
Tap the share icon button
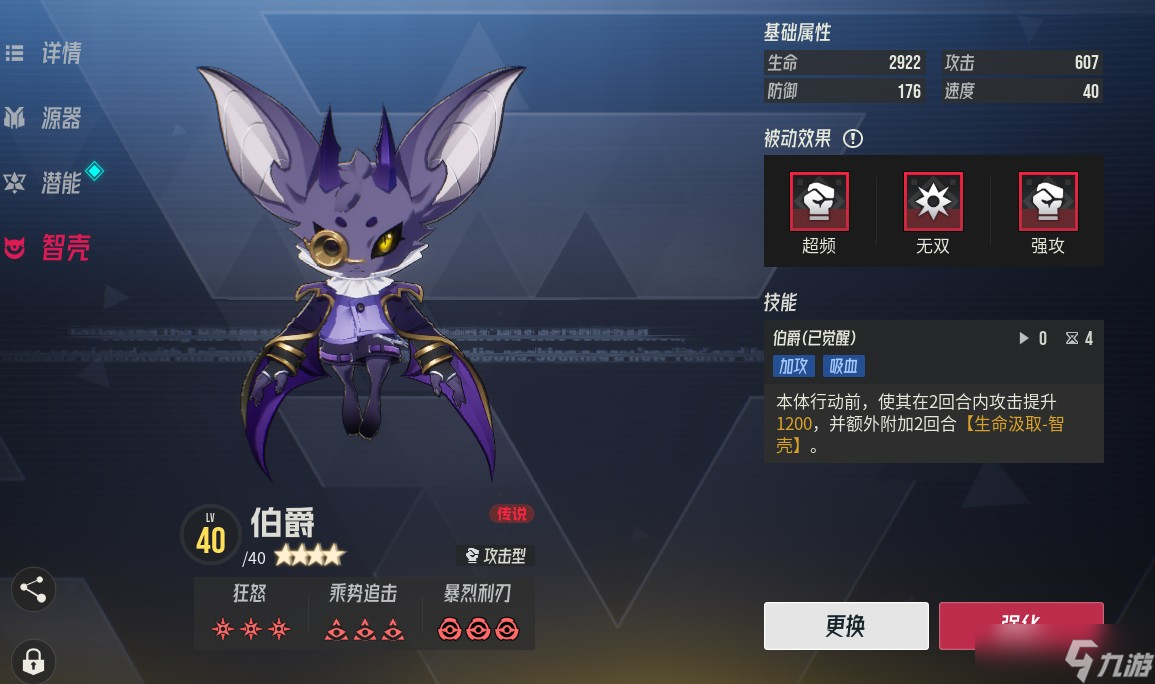coord(33,590)
